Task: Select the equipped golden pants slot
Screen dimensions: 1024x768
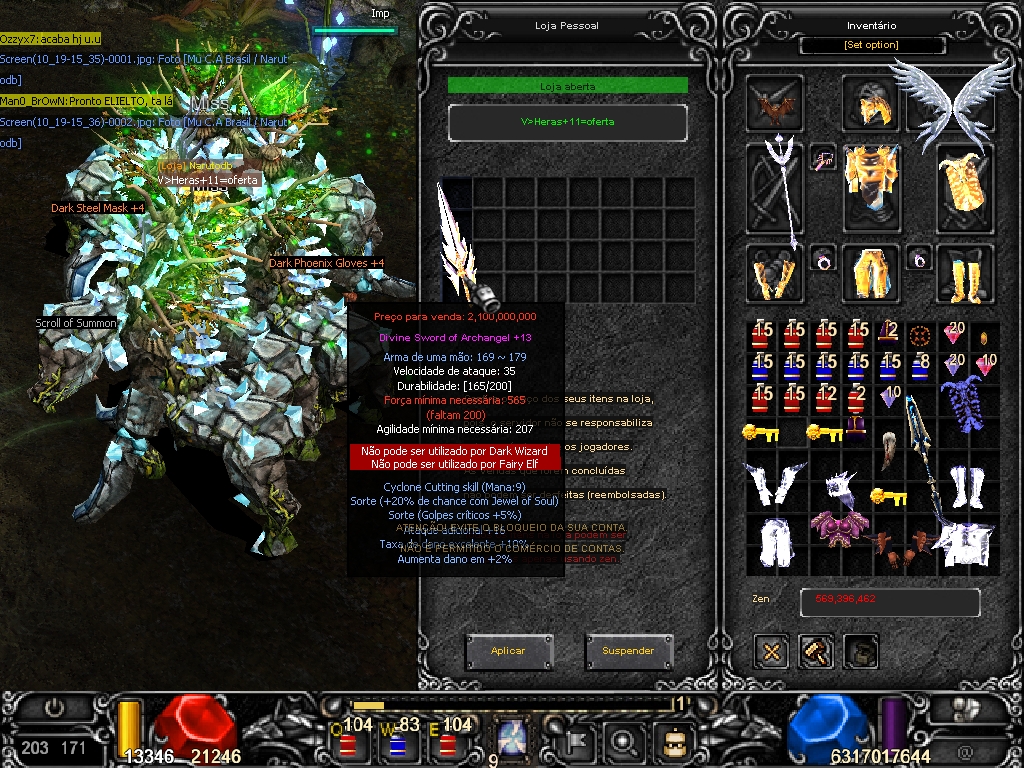Action: tap(870, 274)
